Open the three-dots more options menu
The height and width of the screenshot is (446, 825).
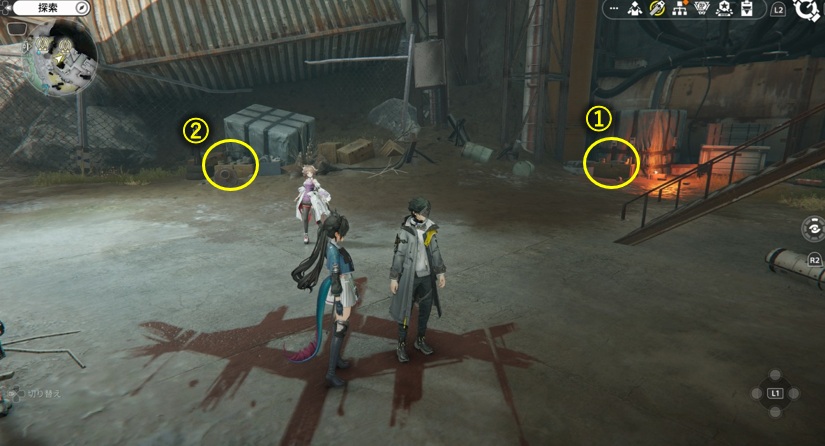pos(613,9)
